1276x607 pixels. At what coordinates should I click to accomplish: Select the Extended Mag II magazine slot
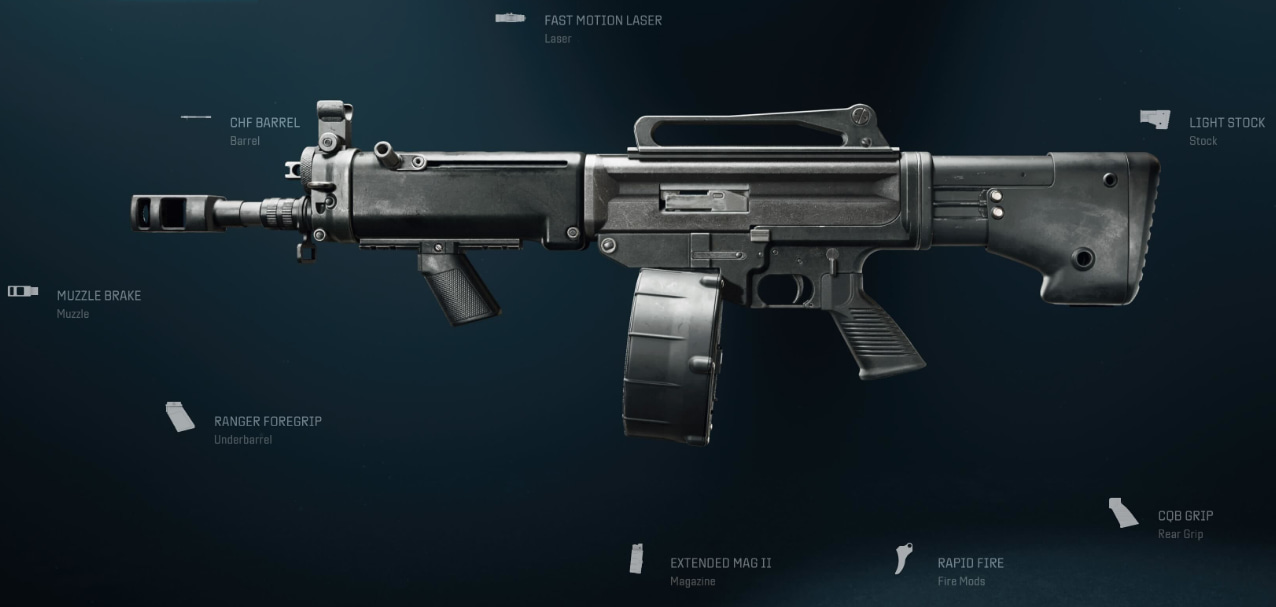tap(720, 563)
